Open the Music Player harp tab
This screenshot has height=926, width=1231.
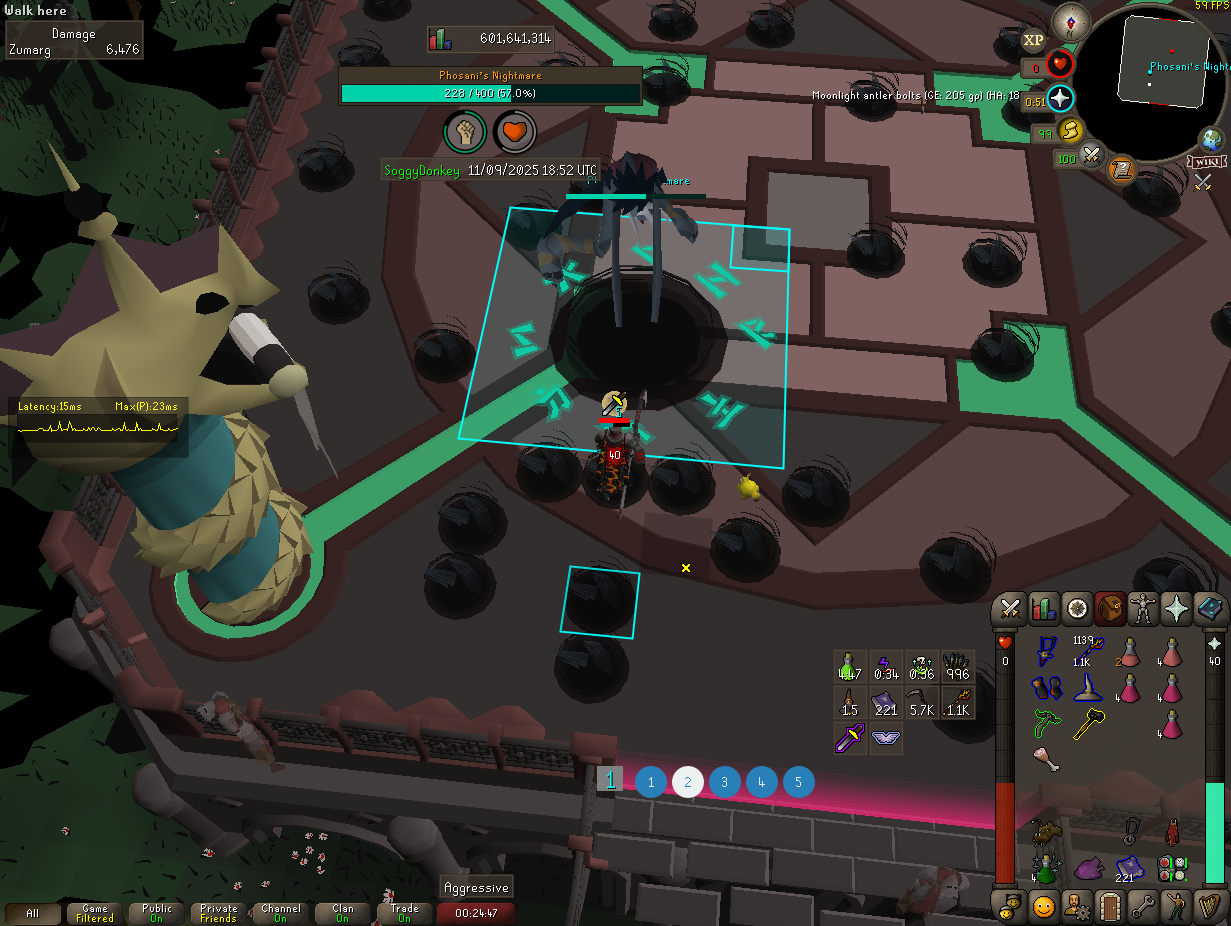1210,906
